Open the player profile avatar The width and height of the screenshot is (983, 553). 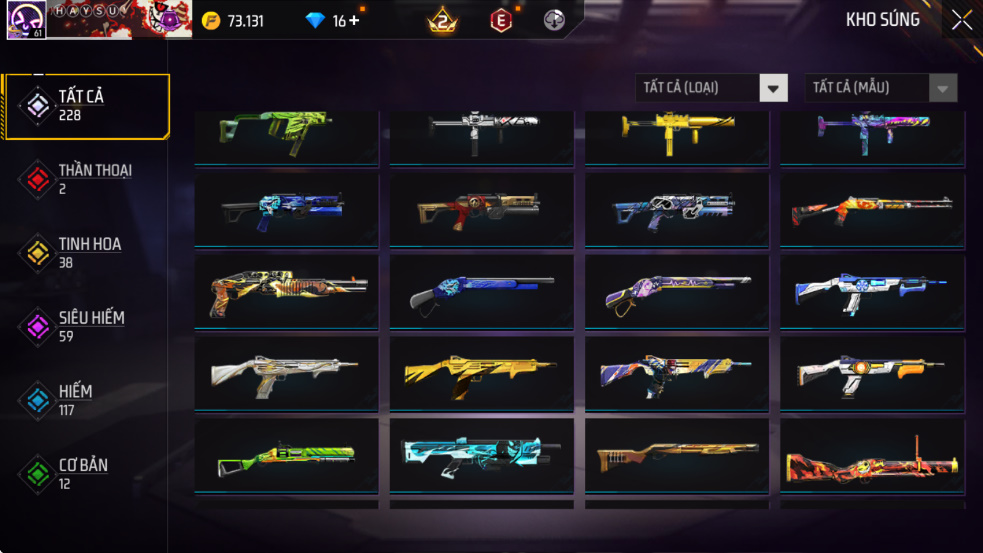(24, 20)
